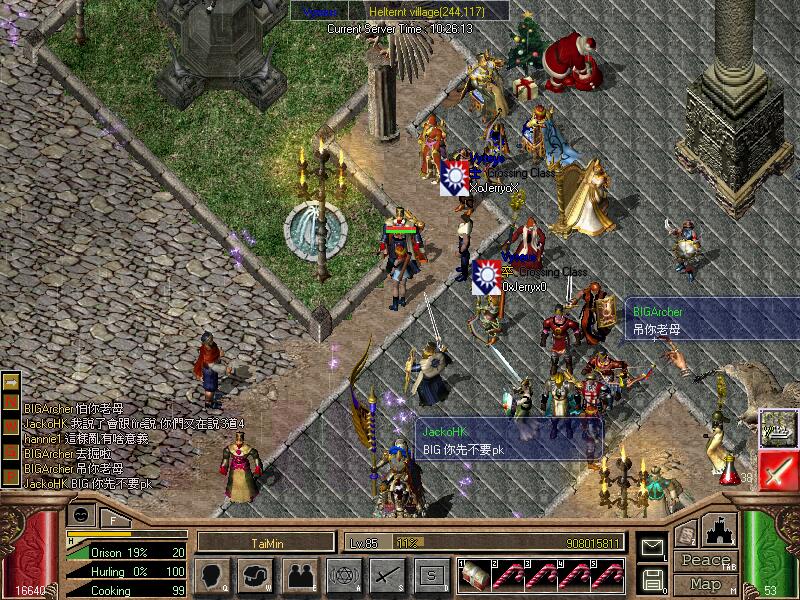Open the castle silhouette icon

(x=722, y=531)
